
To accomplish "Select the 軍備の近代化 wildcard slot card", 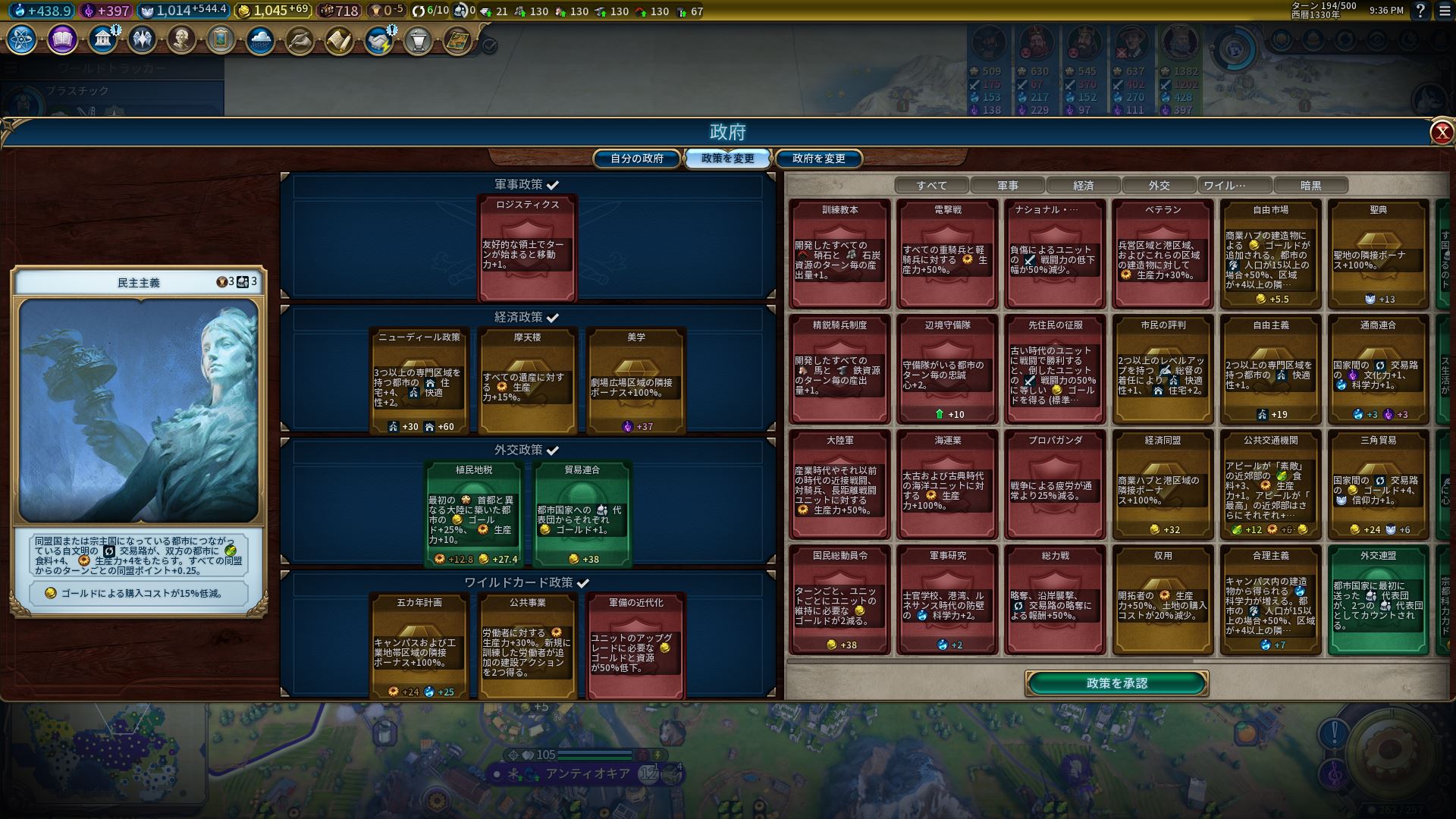I will tap(635, 645).
